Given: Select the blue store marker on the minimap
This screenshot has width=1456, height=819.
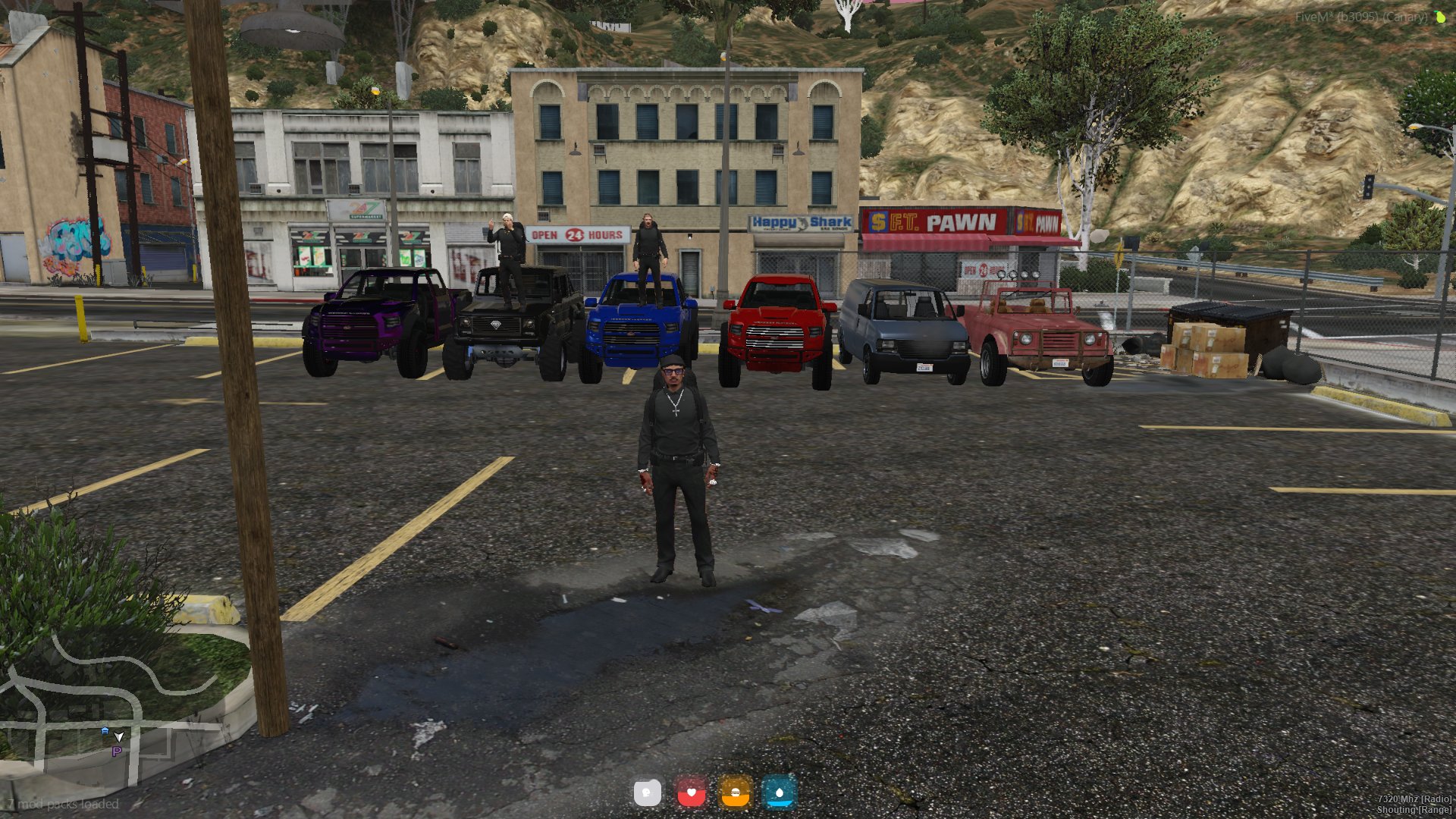Looking at the screenshot, I should point(105,730).
